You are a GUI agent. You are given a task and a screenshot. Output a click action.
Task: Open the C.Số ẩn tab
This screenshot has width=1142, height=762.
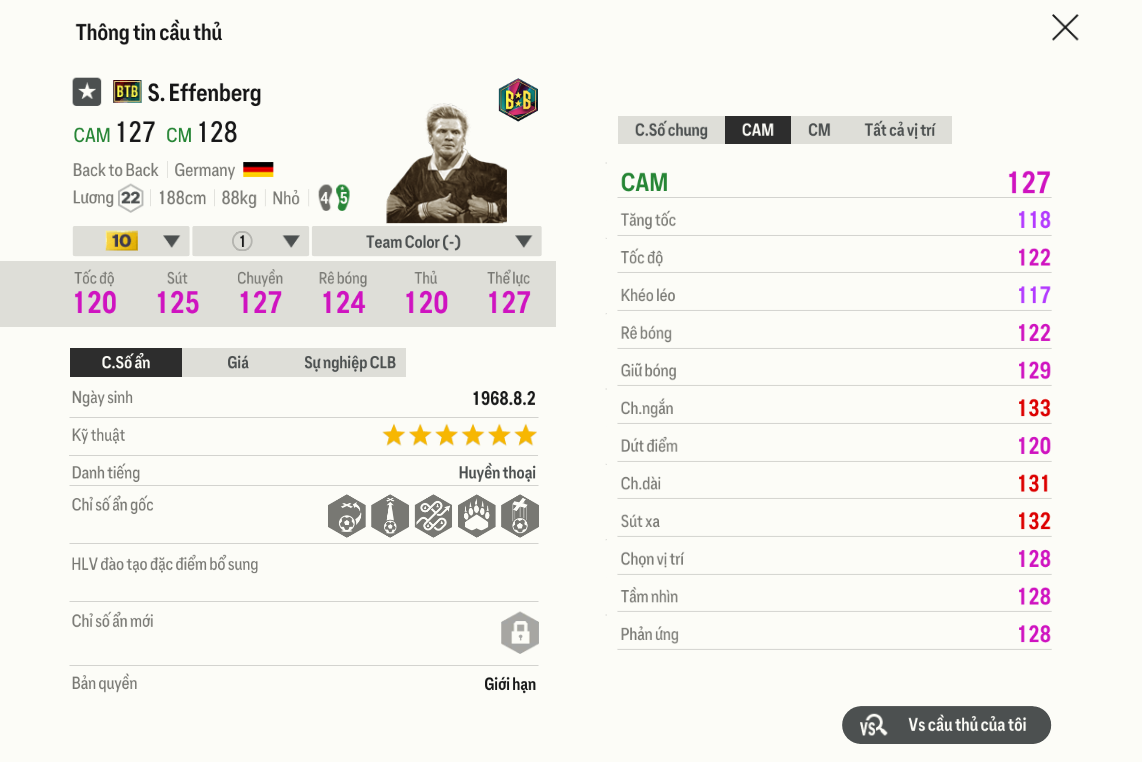[126, 362]
